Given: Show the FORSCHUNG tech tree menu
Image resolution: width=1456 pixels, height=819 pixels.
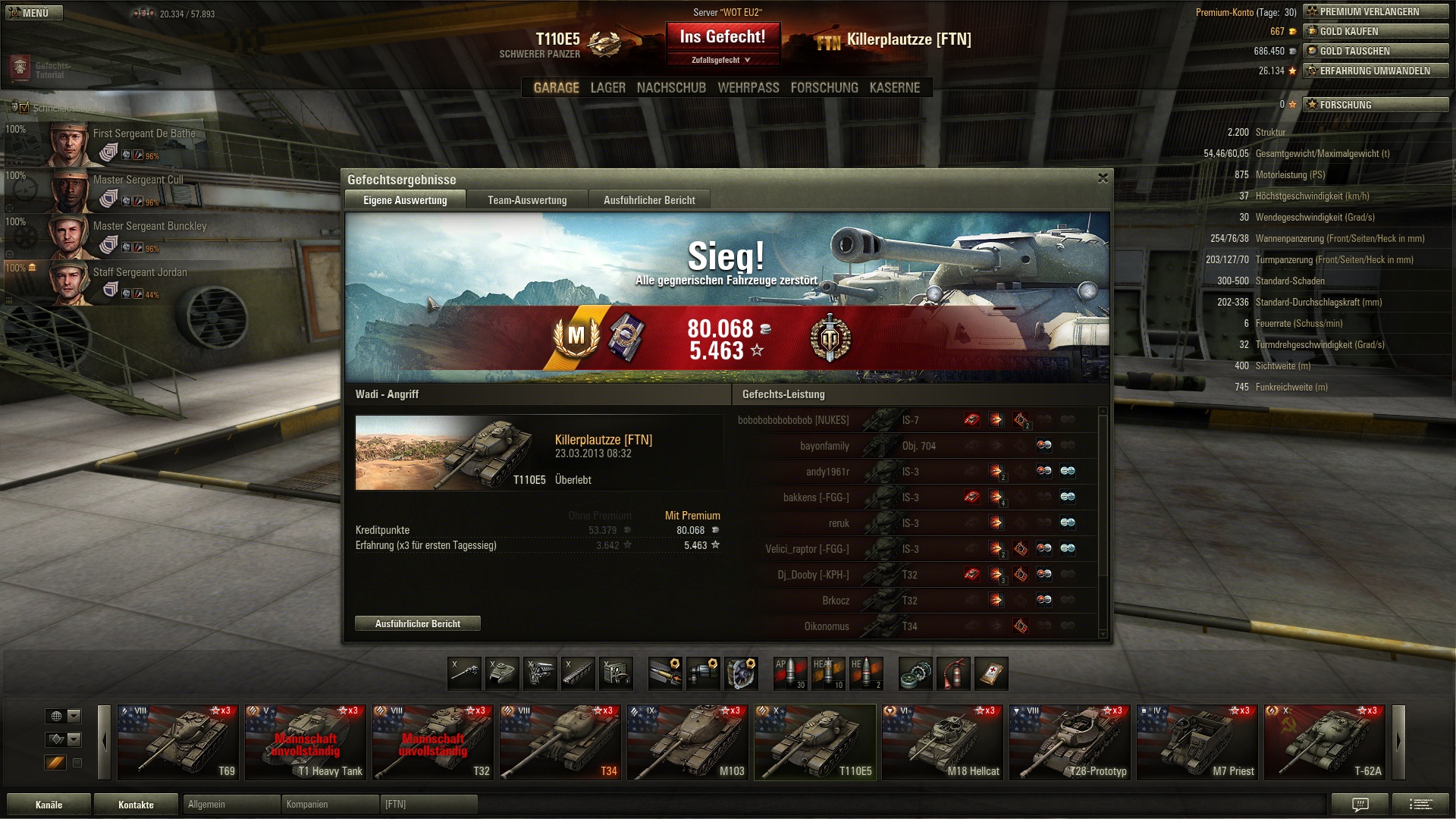Looking at the screenshot, I should pos(824,88).
